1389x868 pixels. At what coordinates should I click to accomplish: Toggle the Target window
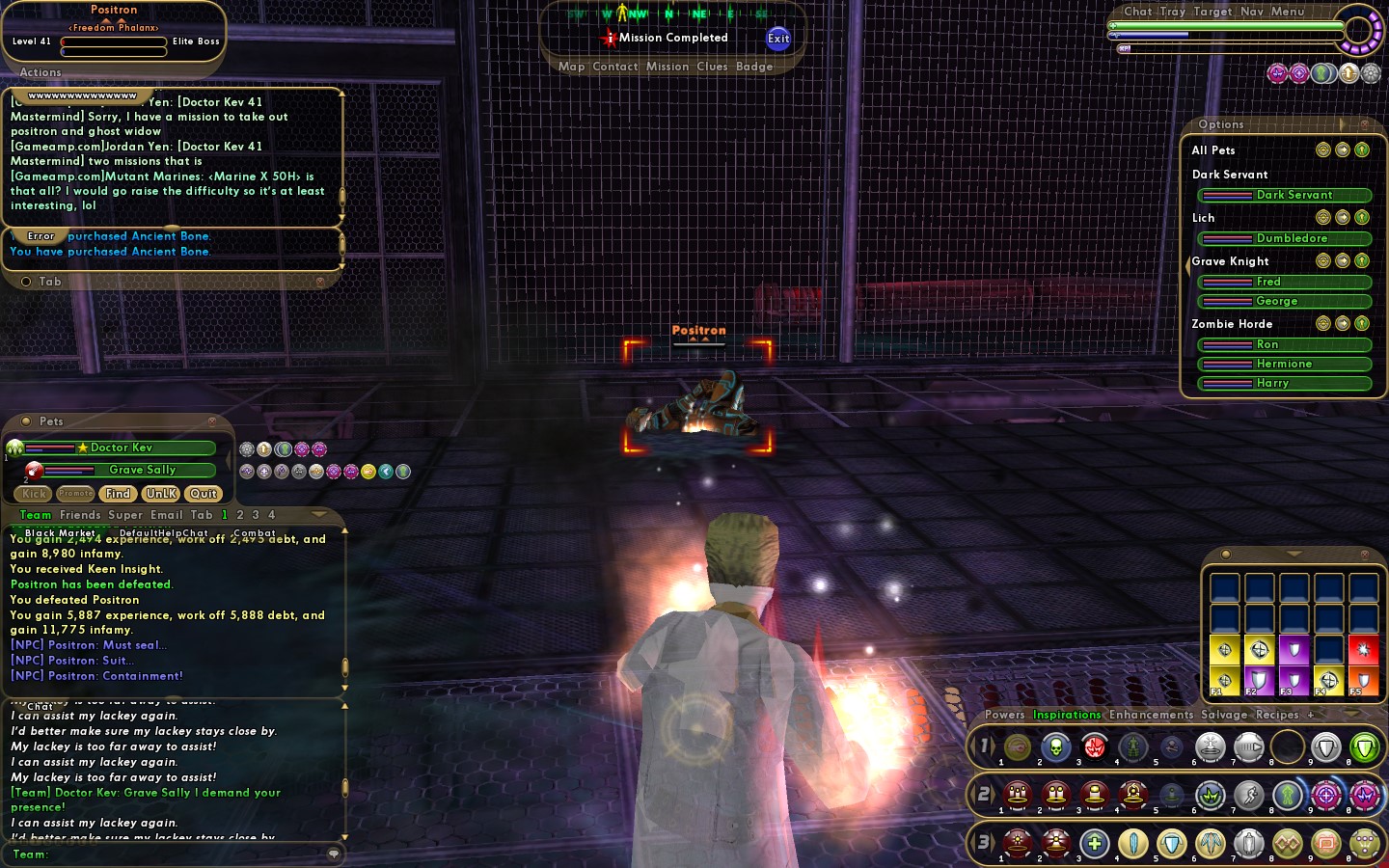[x=1212, y=12]
